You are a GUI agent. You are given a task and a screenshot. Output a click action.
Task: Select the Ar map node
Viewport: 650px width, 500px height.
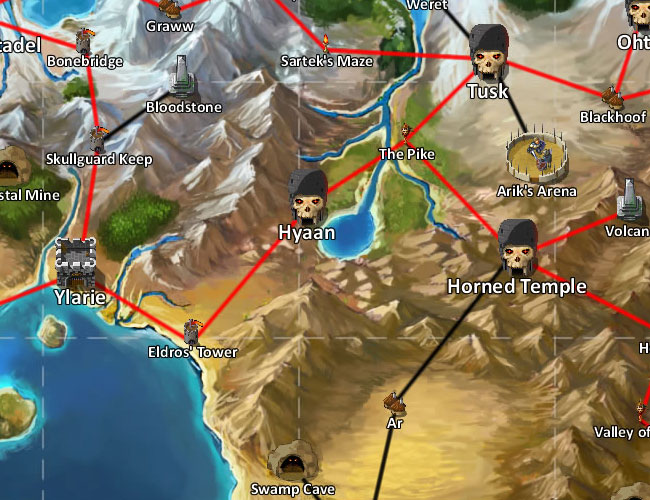396,403
